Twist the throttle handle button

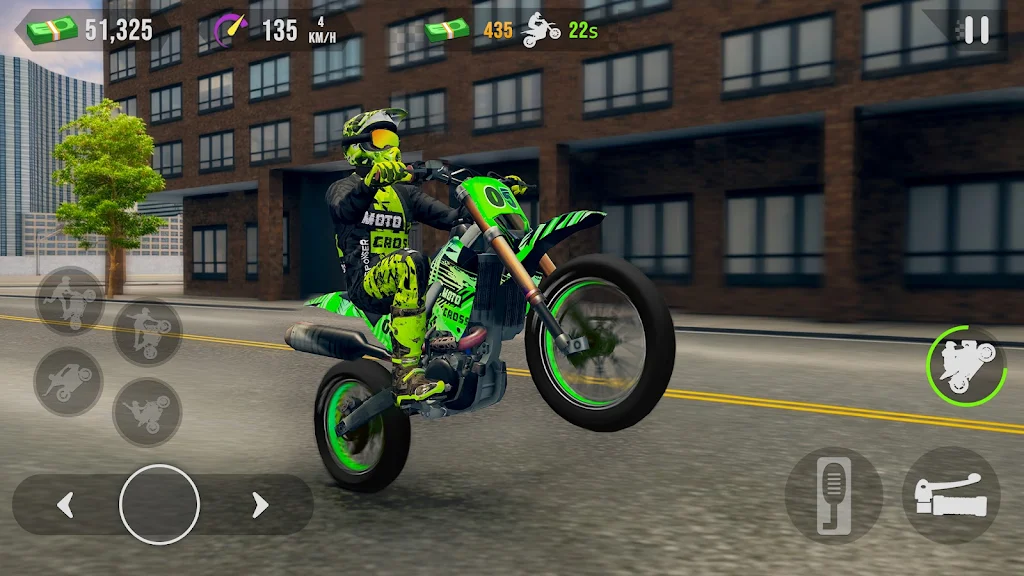[x=951, y=495]
